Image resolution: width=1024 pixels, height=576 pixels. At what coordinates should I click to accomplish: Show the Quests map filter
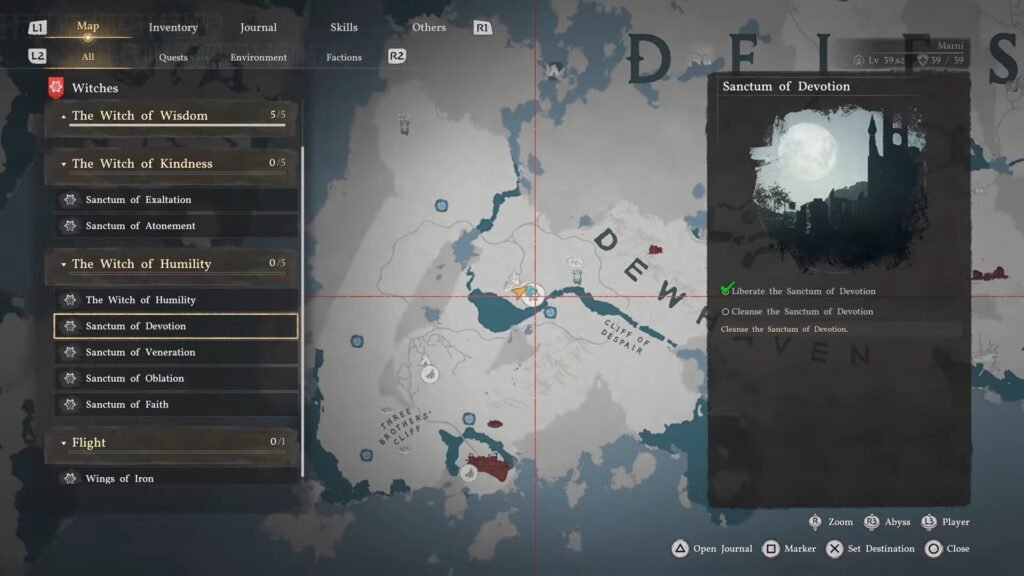[173, 57]
